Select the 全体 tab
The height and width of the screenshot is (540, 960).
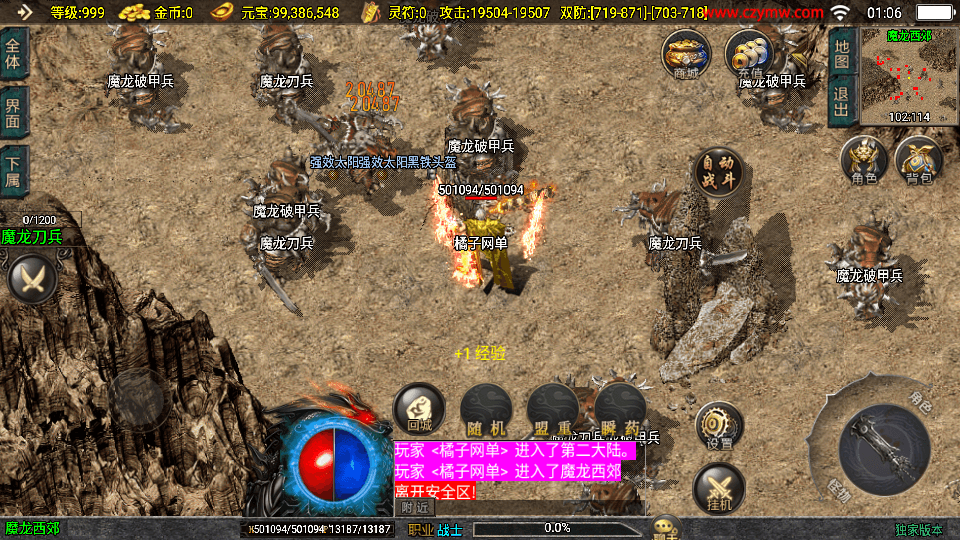[14, 54]
